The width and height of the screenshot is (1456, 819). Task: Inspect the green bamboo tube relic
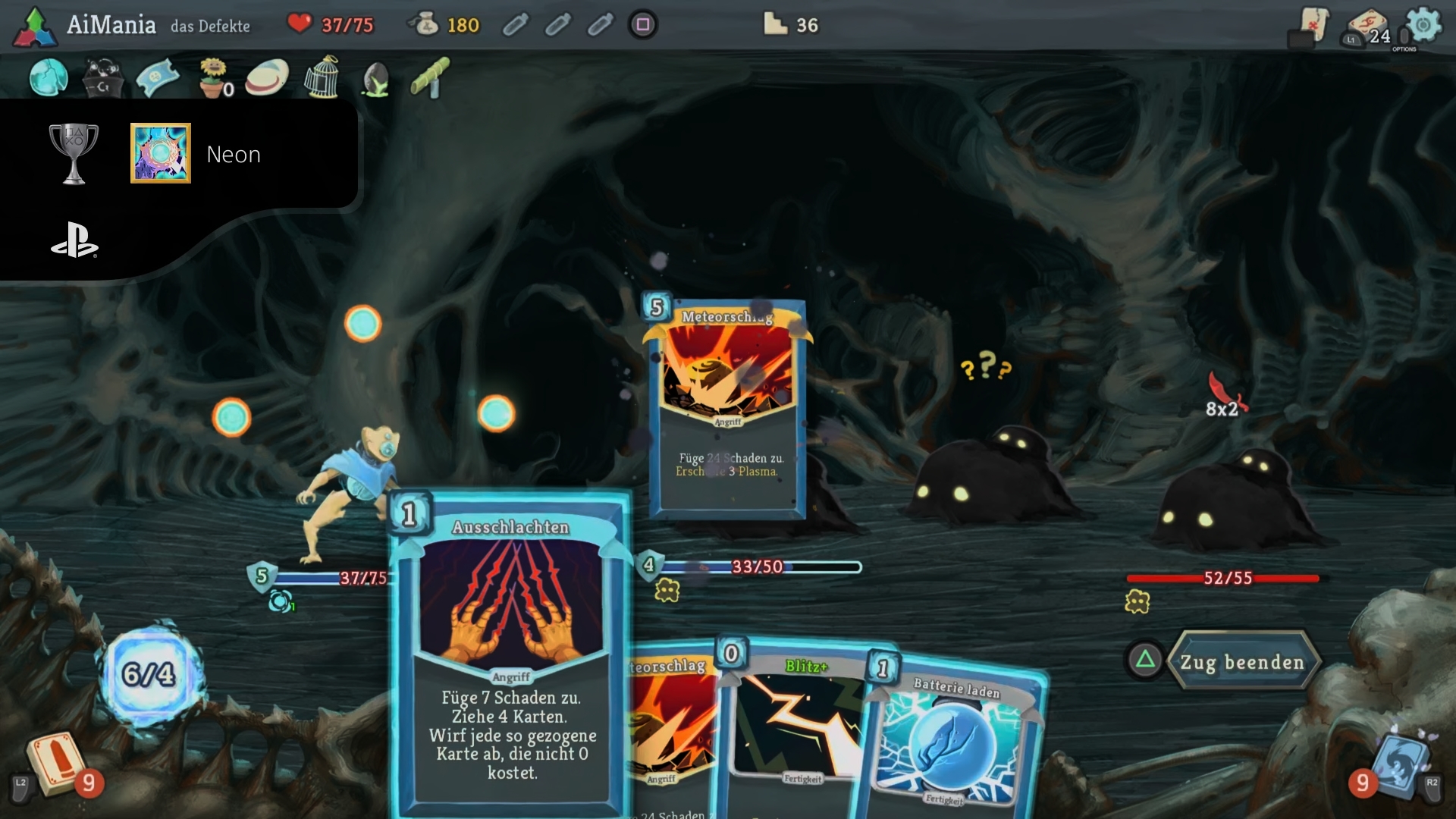pyautogui.click(x=430, y=77)
